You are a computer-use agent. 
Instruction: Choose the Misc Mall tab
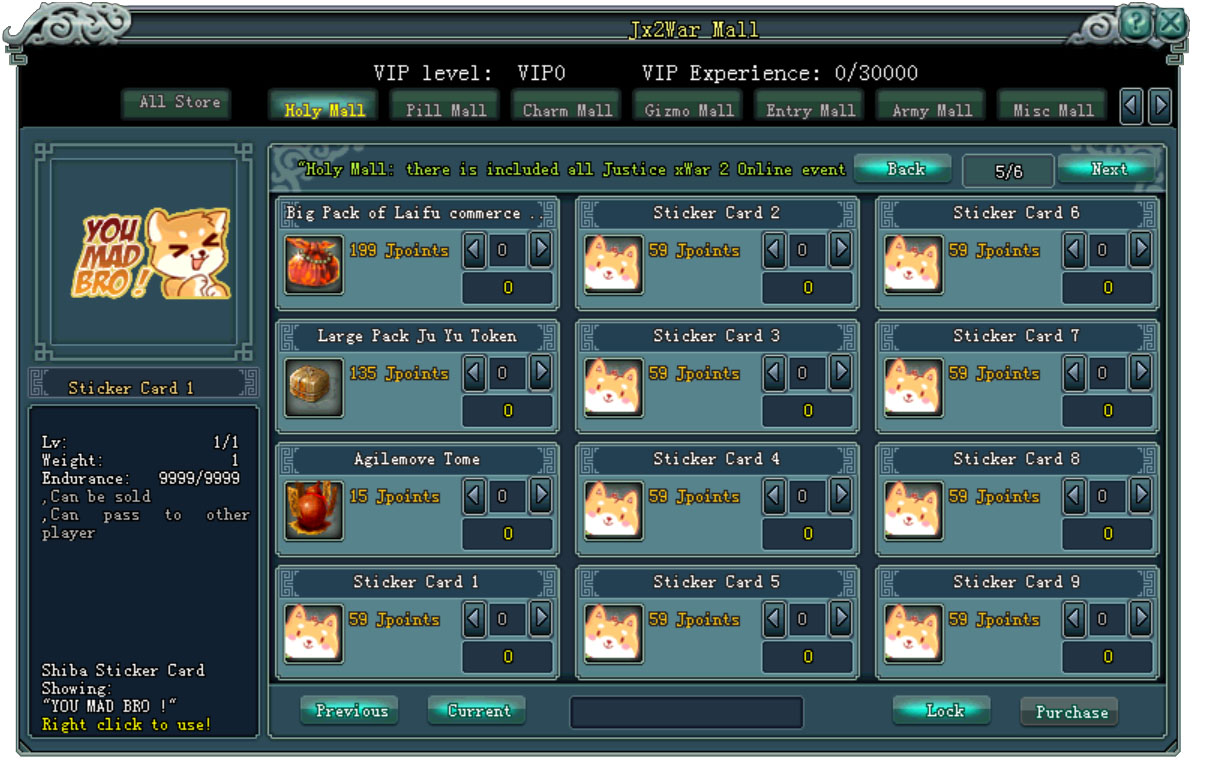pos(1053,110)
